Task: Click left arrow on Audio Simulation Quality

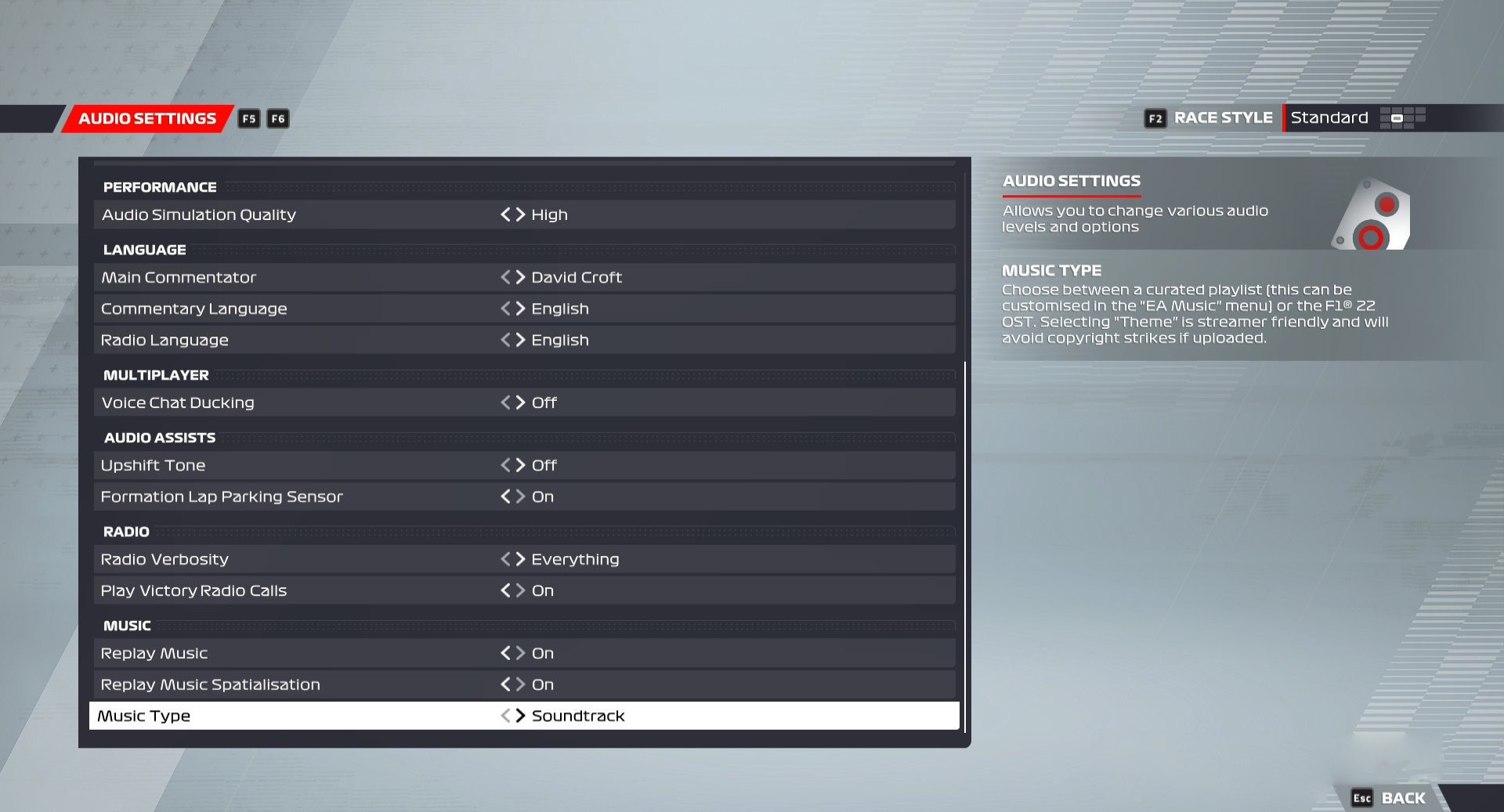Action: pos(505,215)
